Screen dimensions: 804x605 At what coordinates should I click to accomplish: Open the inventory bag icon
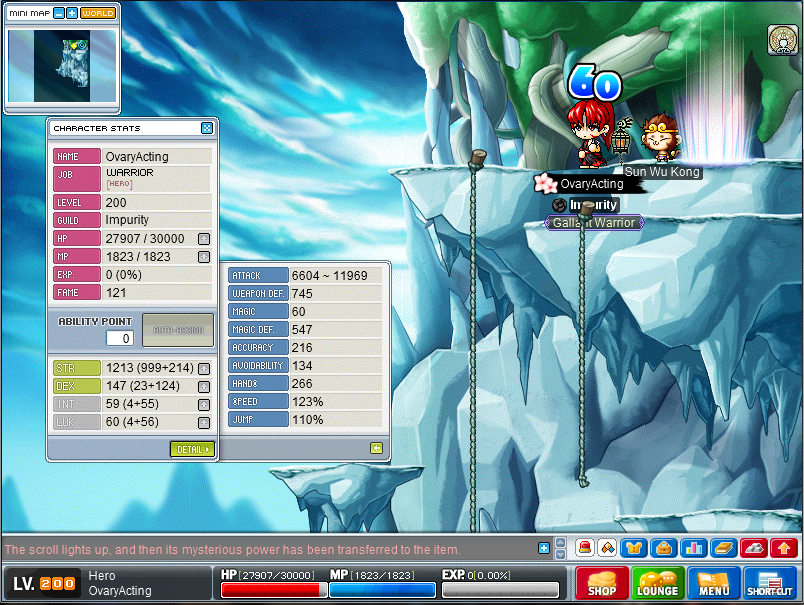click(662, 548)
